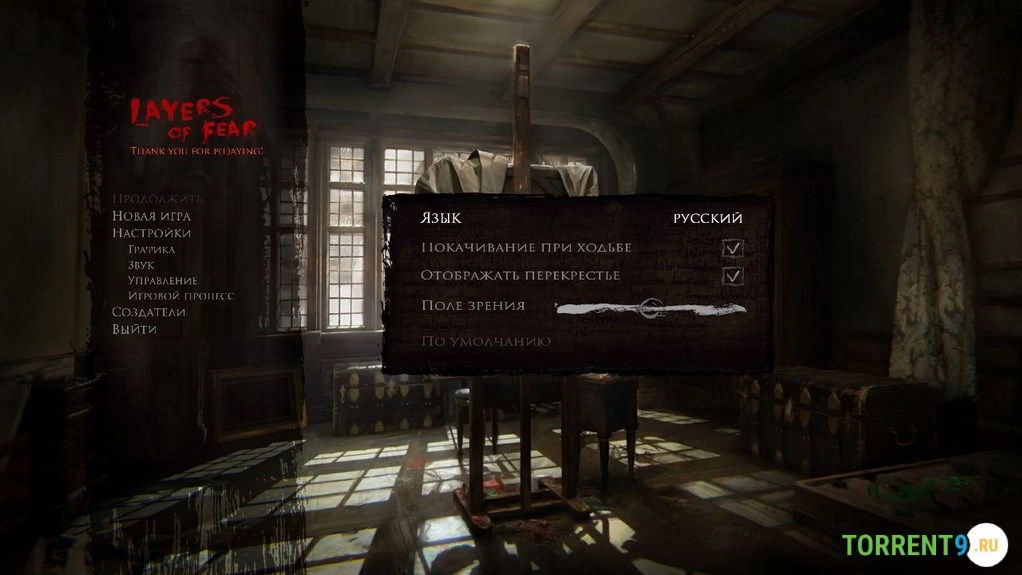This screenshot has height=575, width=1022.
Task: Start a new game with Новая игра
Action: pos(151,216)
